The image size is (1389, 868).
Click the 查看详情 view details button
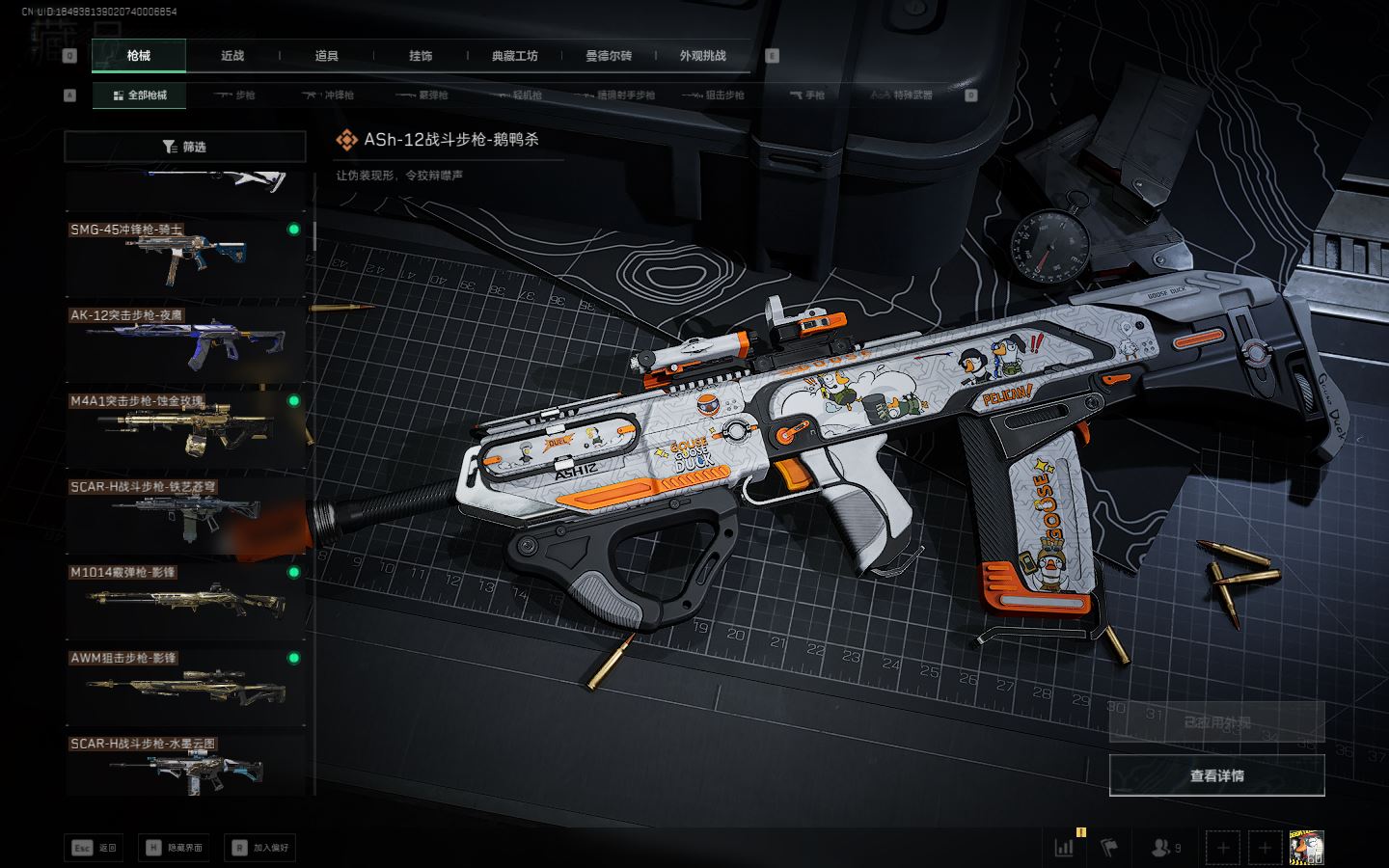pyautogui.click(x=1216, y=775)
